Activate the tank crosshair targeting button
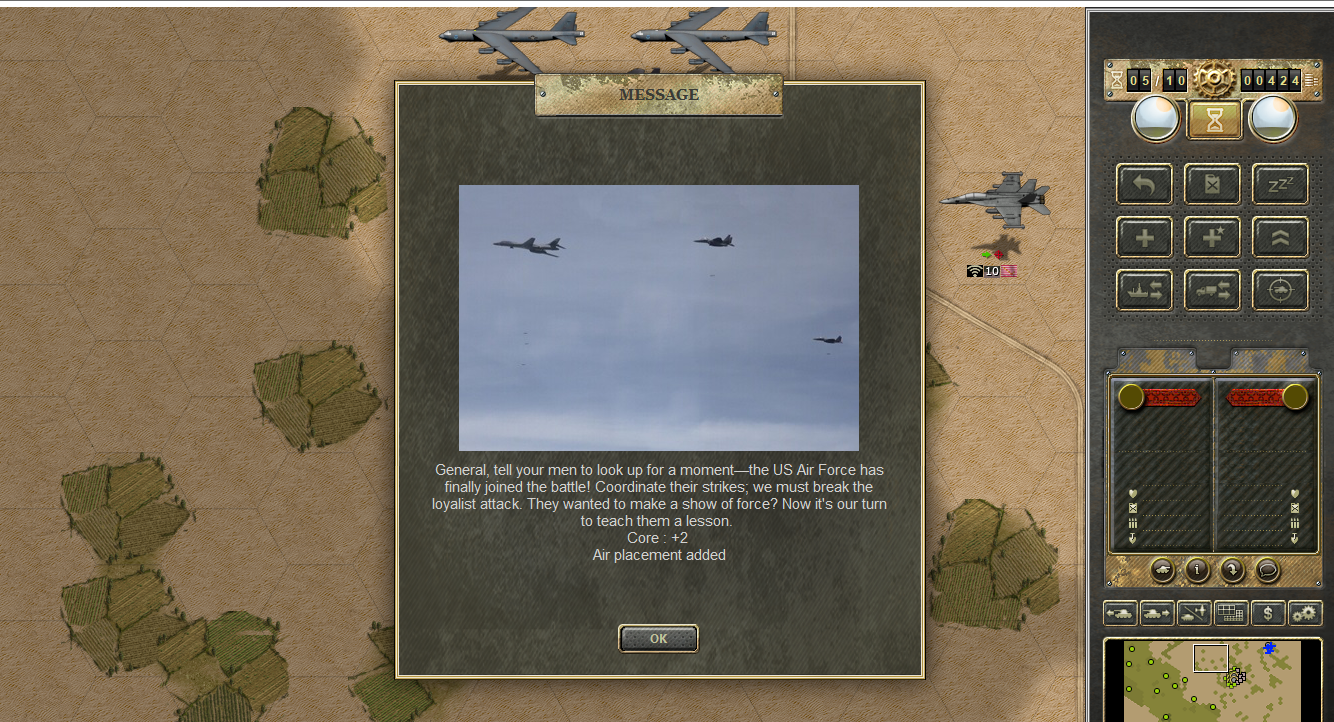Screen dimensions: 1334x722 [x=1280, y=290]
